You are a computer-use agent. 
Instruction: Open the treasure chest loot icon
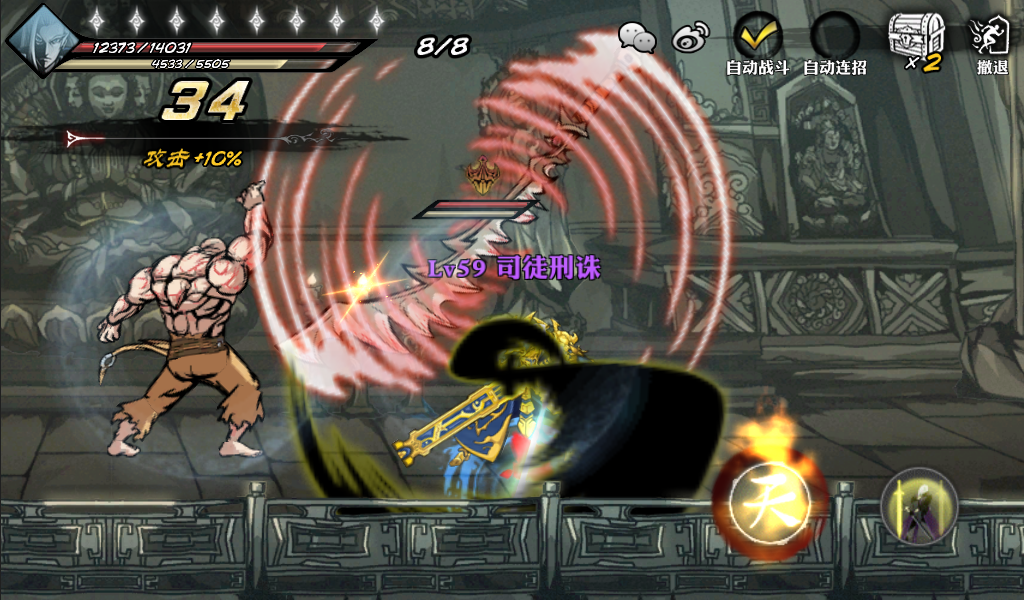click(x=914, y=38)
